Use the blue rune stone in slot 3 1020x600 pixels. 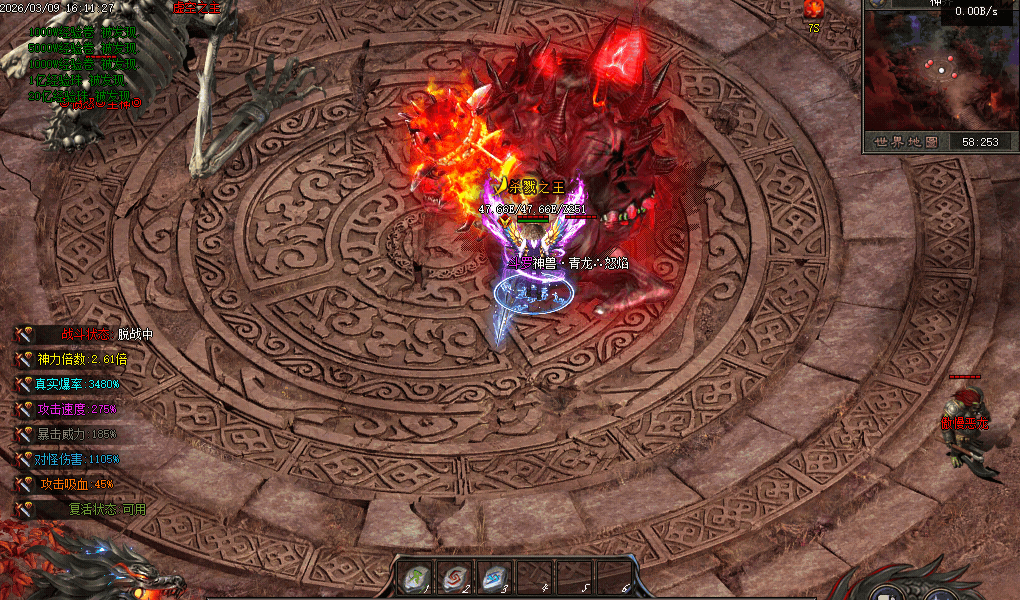point(495,577)
